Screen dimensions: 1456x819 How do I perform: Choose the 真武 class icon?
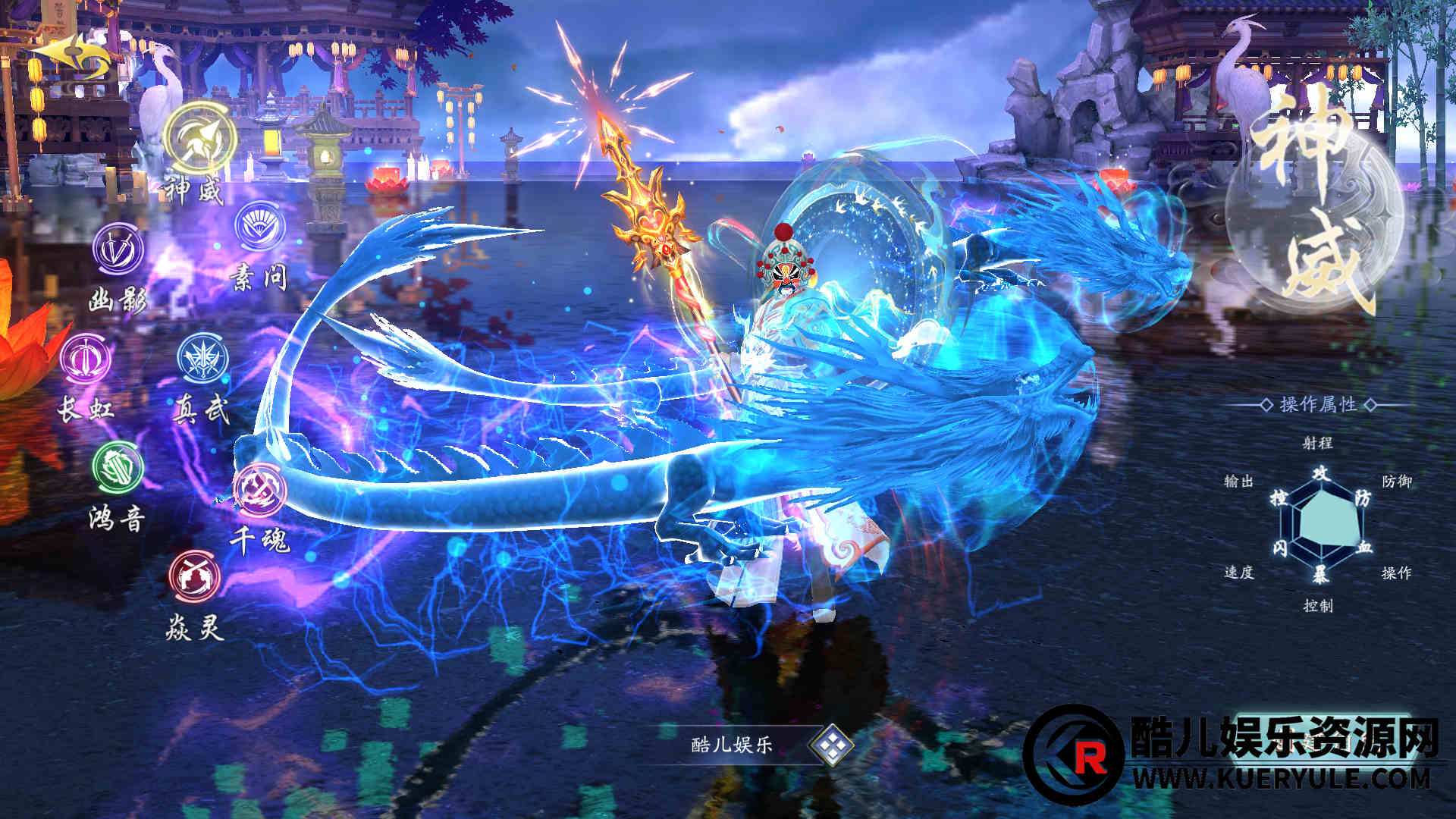pos(203,357)
